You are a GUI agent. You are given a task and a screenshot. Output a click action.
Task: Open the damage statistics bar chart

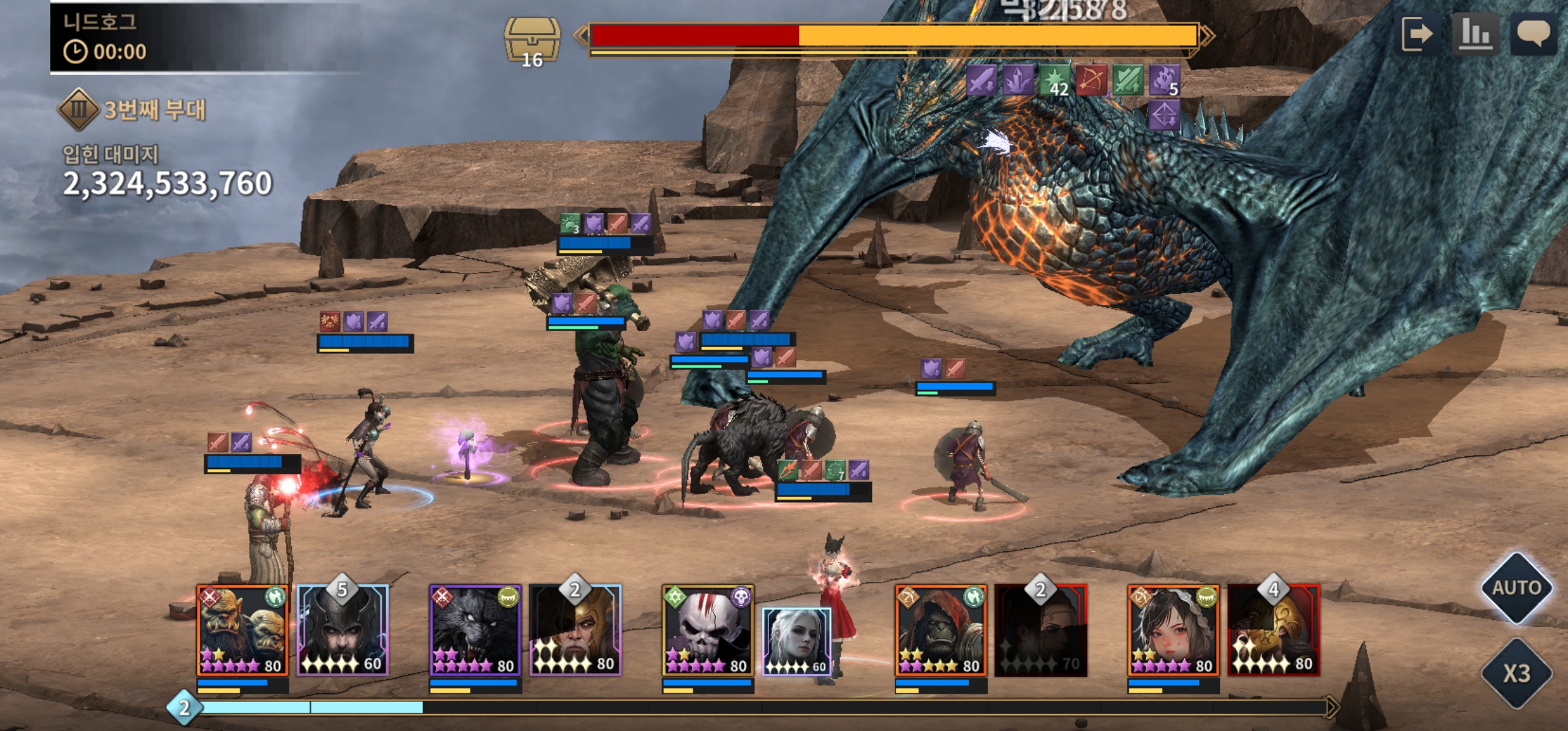point(1476,34)
